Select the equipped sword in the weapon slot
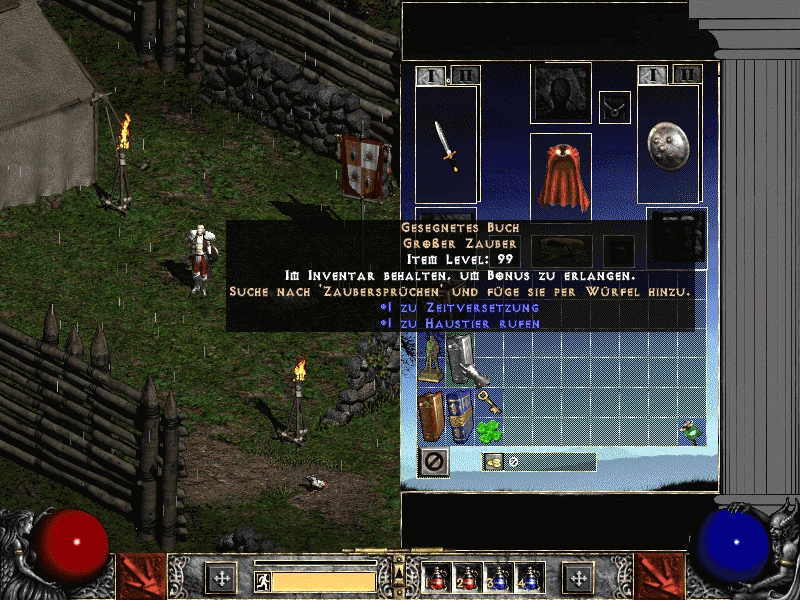Viewport: 800px width, 600px height. 447,145
